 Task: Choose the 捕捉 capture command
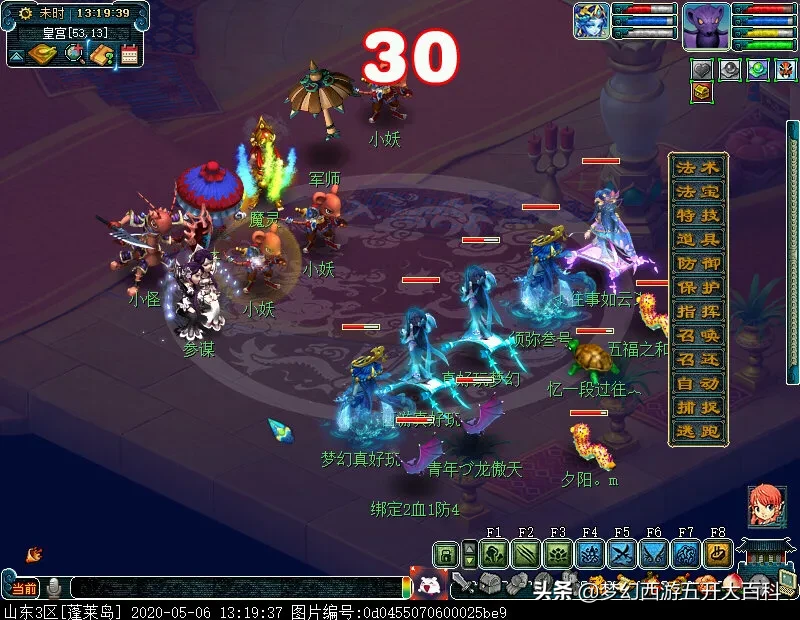click(x=697, y=407)
